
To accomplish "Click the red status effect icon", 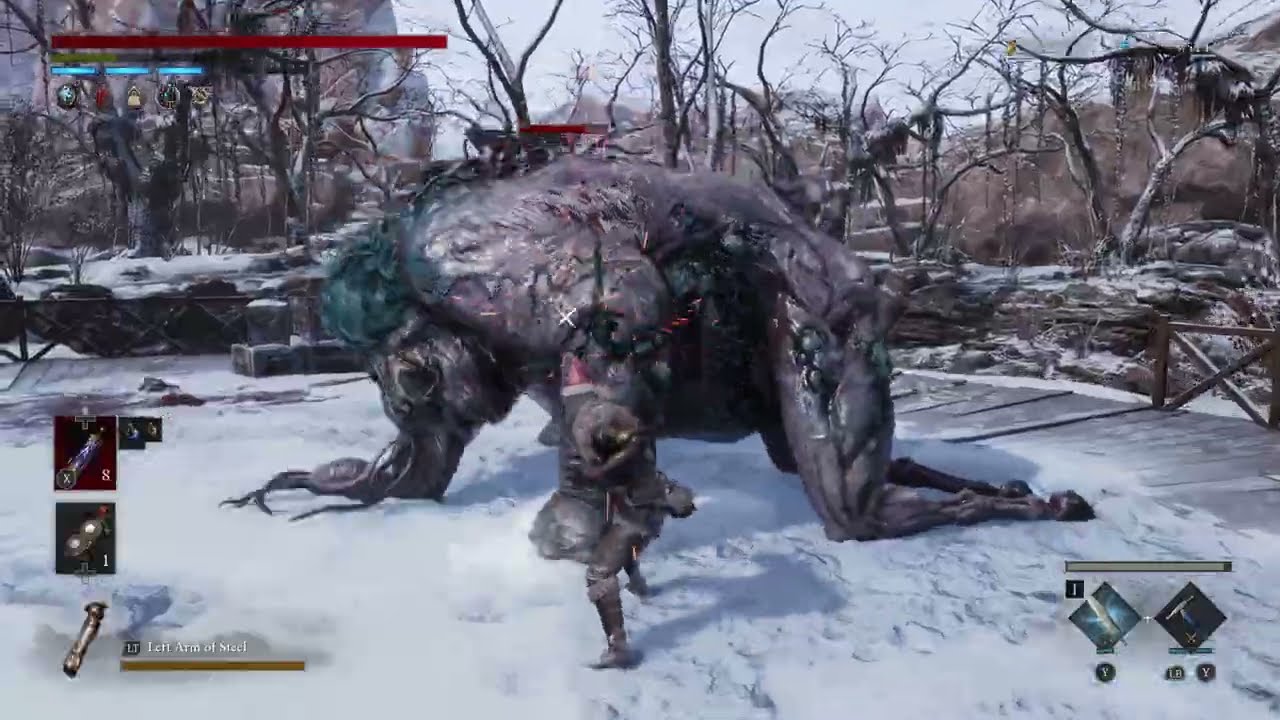I will coord(101,97).
